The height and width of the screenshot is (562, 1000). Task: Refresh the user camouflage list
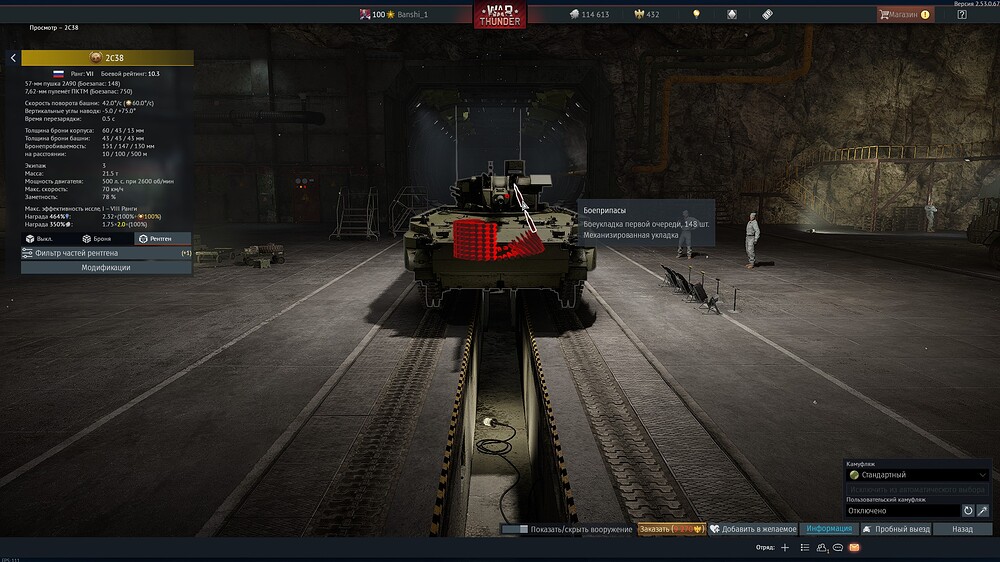[968, 511]
